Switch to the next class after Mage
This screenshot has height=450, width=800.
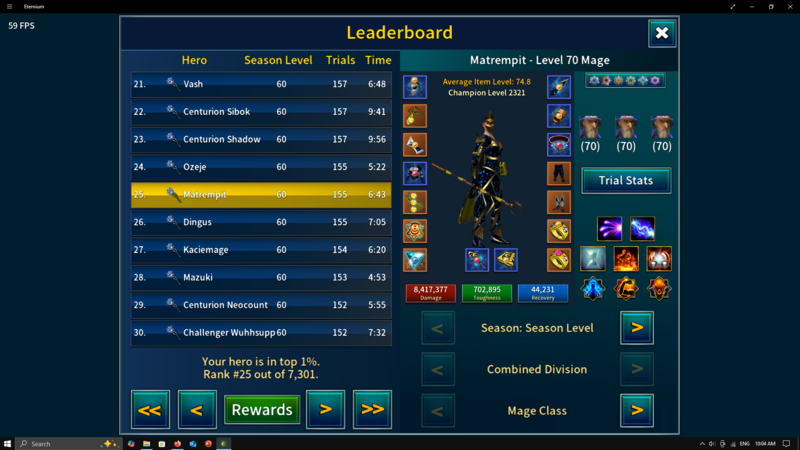pos(637,410)
